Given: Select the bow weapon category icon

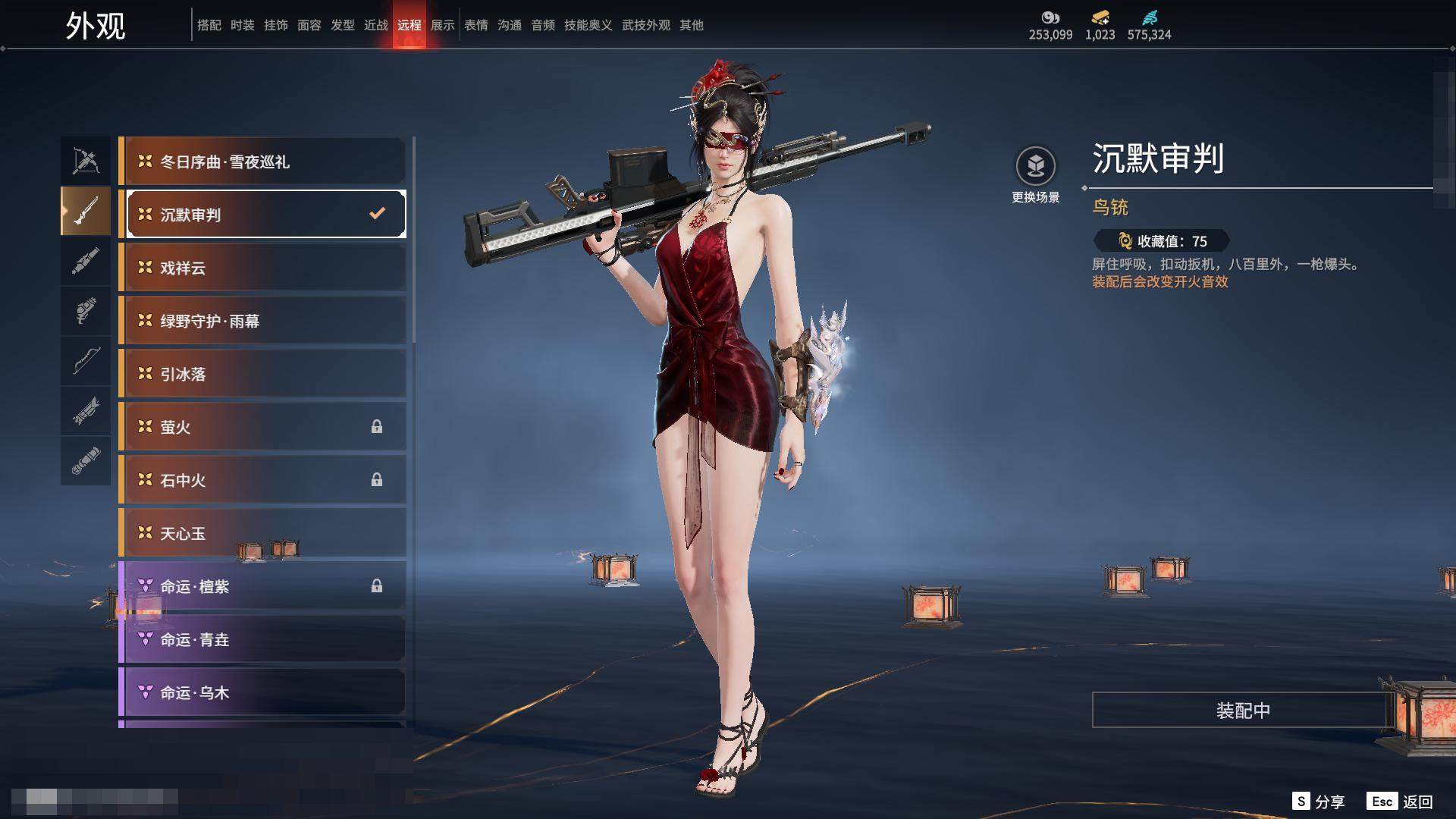Looking at the screenshot, I should pos(86,361).
